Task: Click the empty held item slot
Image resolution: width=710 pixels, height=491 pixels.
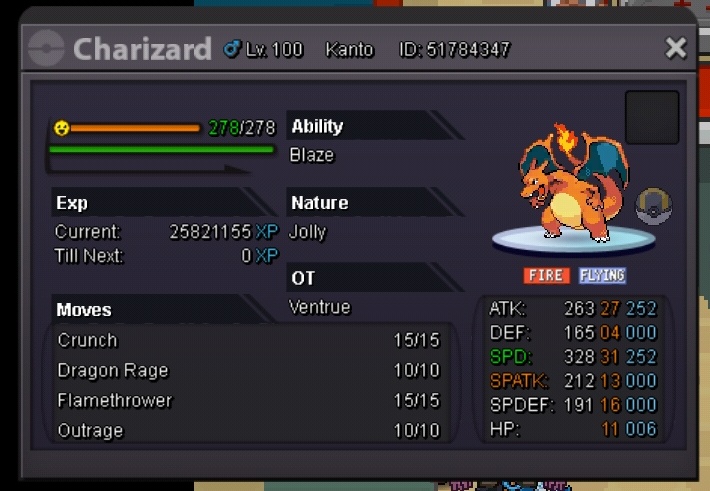Action: [x=652, y=117]
